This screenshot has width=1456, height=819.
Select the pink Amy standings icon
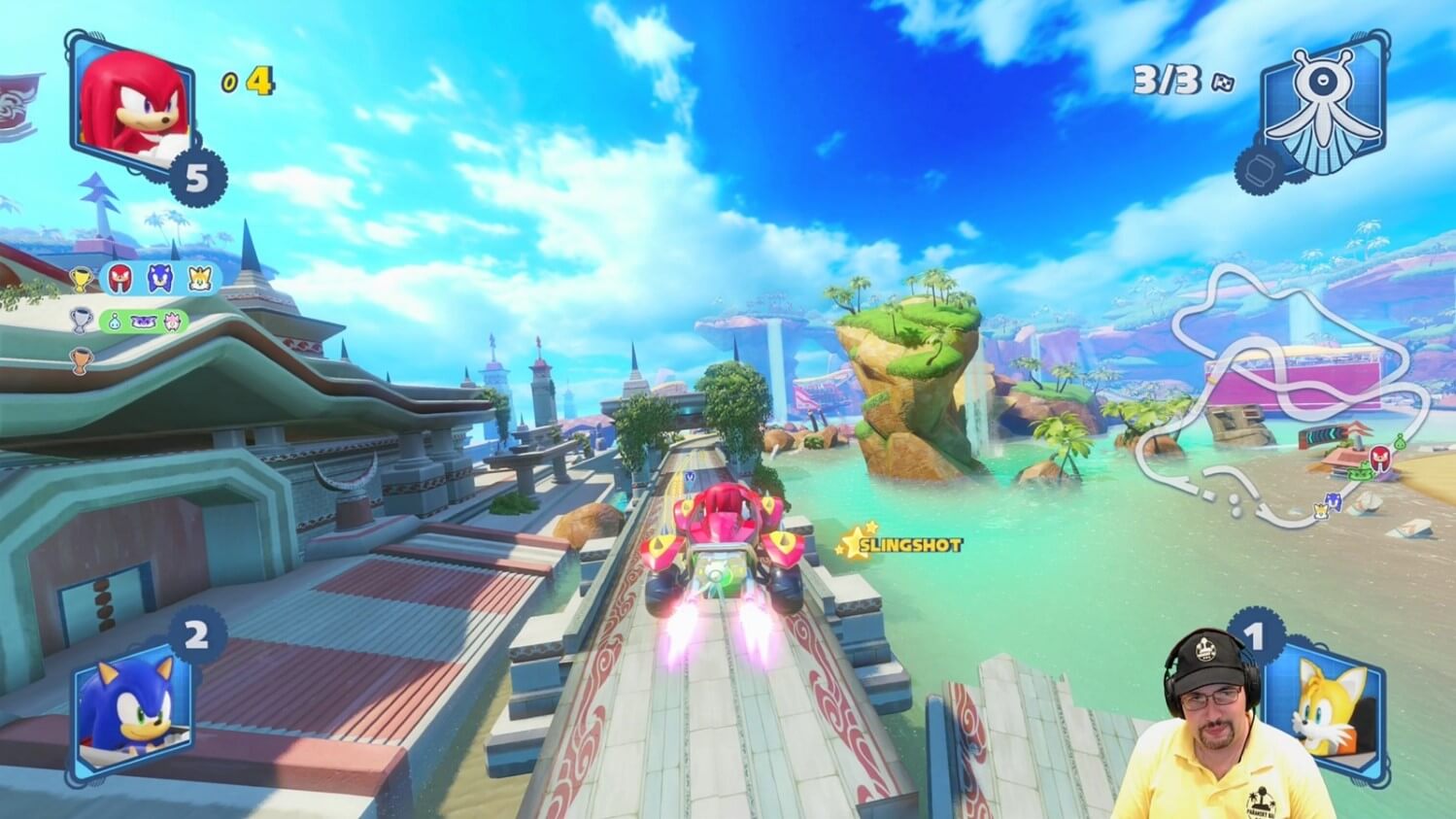(x=174, y=320)
